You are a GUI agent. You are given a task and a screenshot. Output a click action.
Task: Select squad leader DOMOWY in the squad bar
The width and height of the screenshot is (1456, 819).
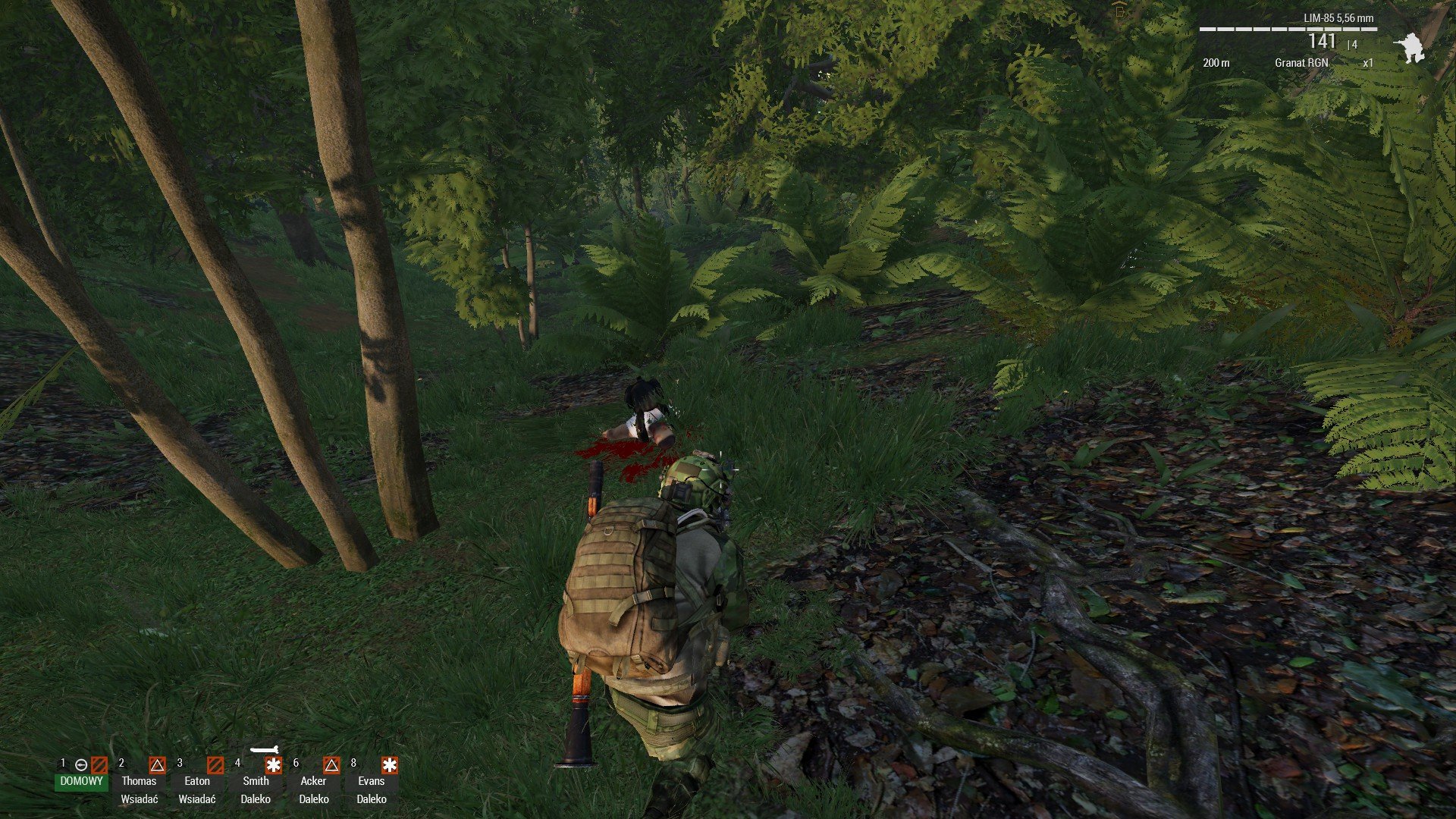81,780
